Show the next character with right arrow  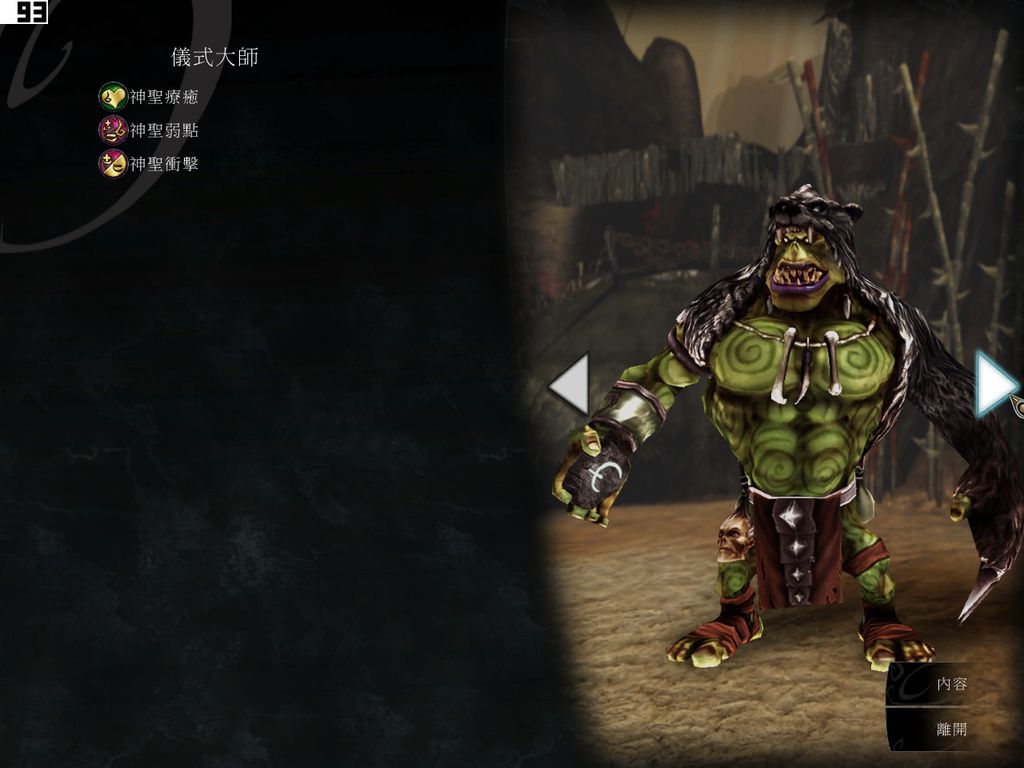point(994,384)
